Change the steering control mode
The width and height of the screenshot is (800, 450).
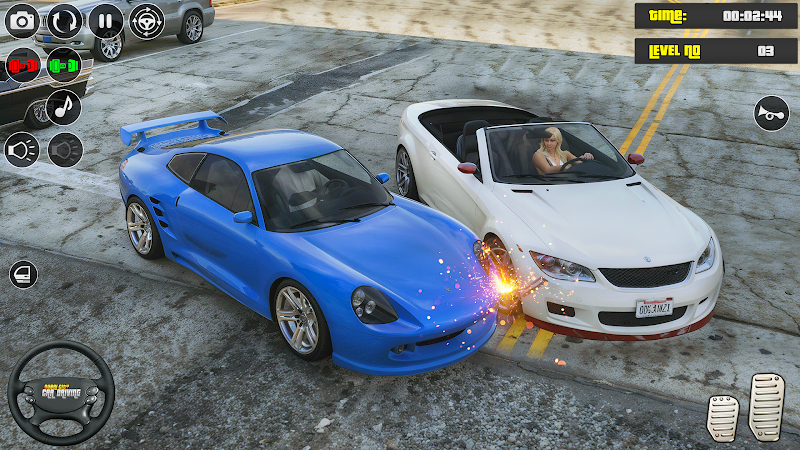pos(147,20)
